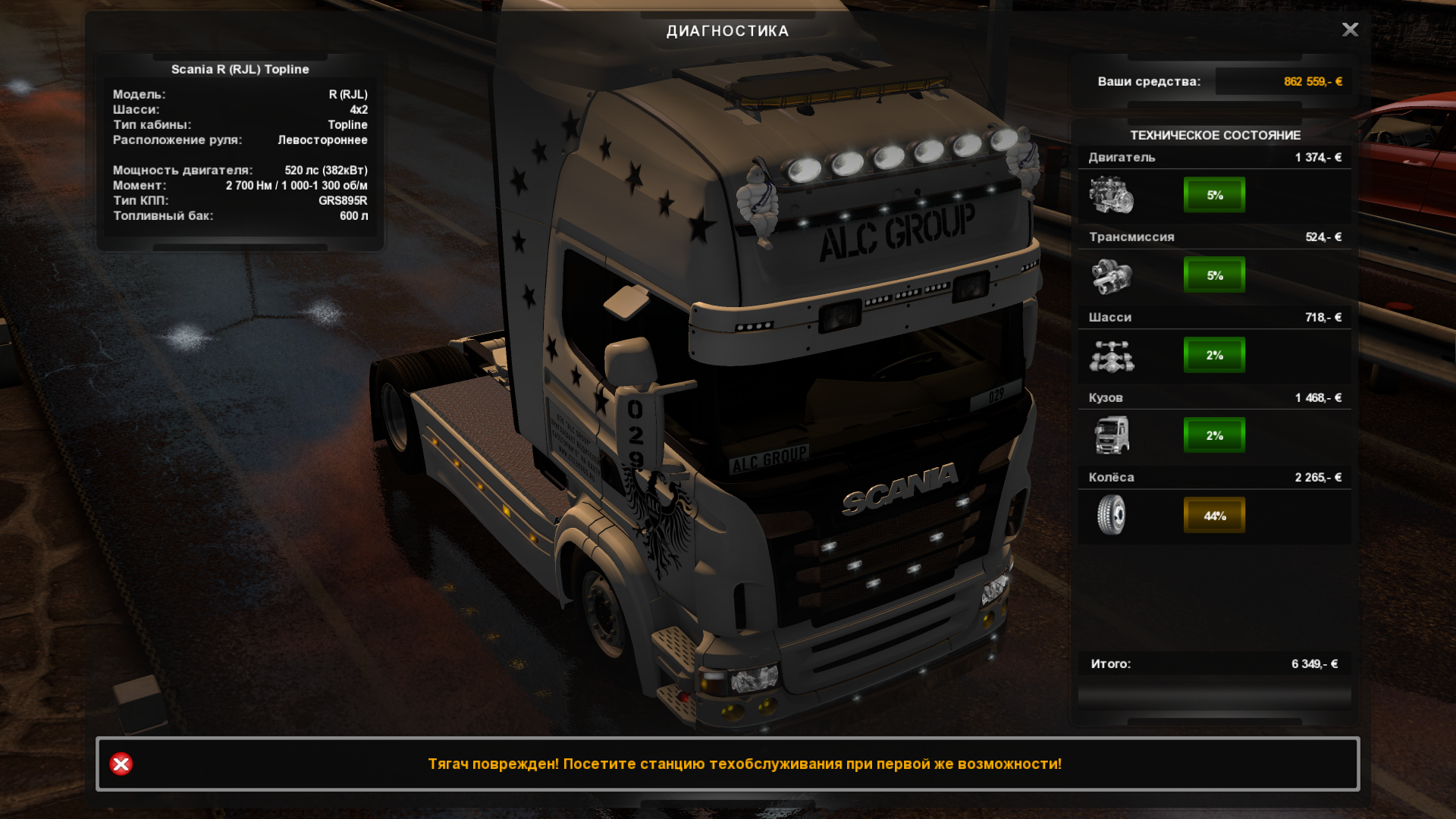Select the wheels tire icon
Screen dimensions: 1456x819
(x=1111, y=515)
